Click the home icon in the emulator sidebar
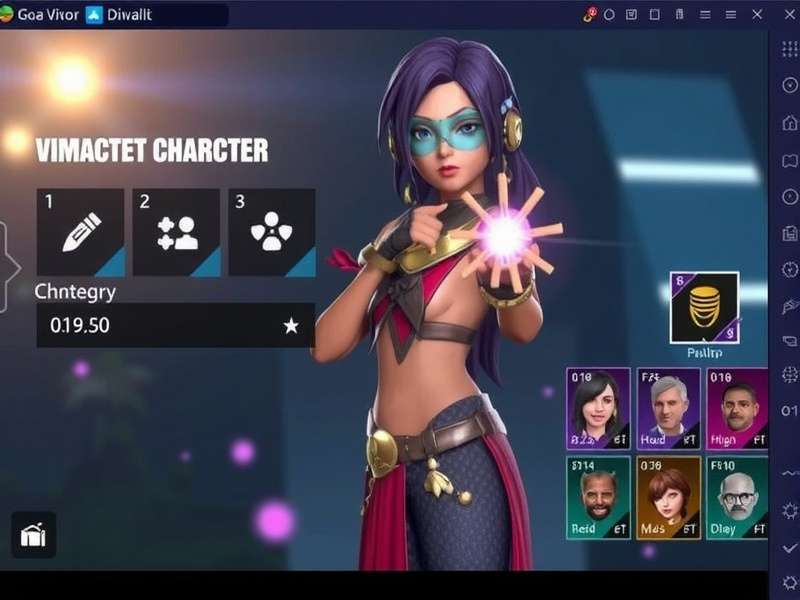Image resolution: width=800 pixels, height=600 pixels. click(x=789, y=122)
